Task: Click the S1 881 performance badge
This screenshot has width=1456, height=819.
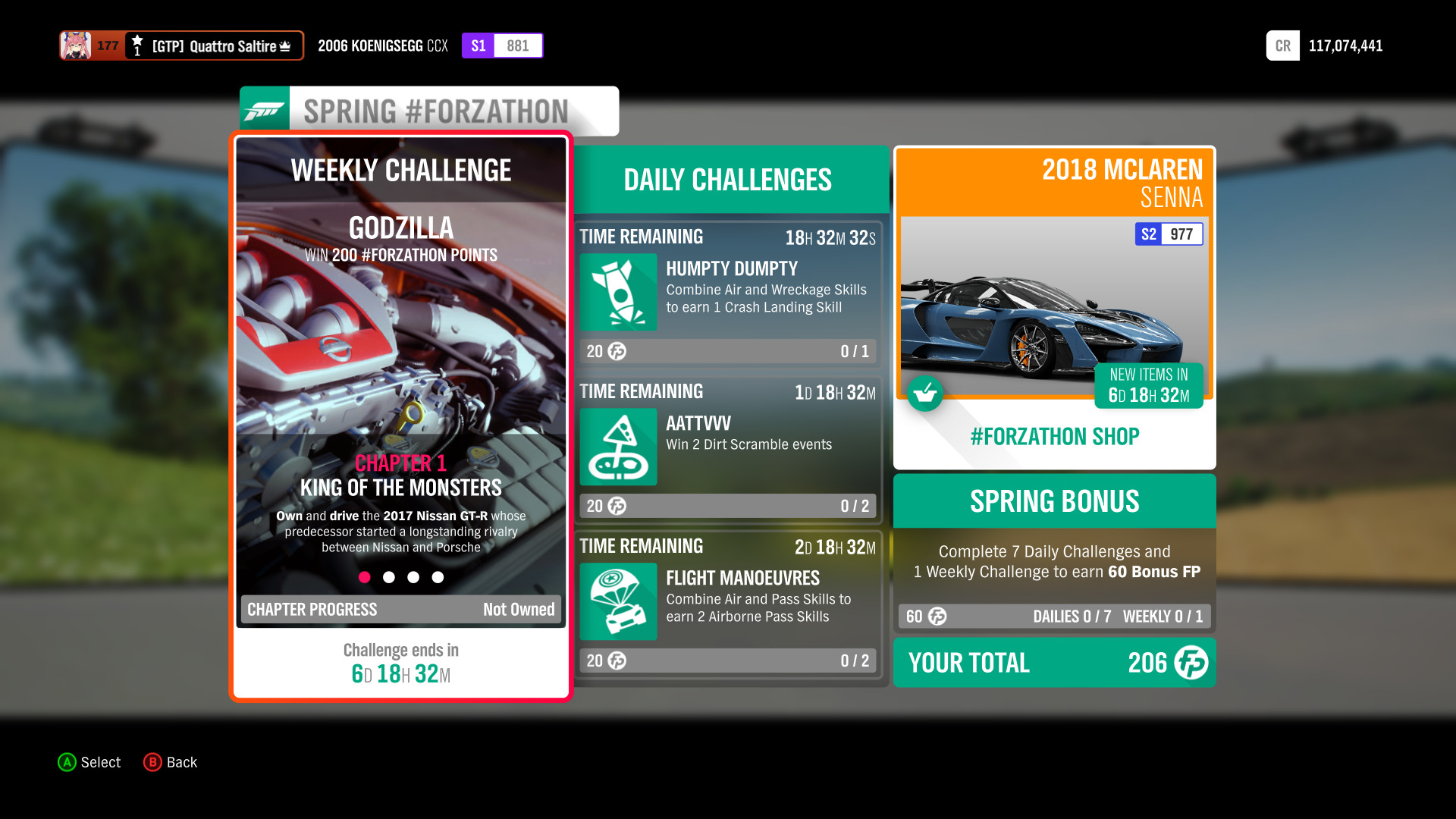Action: tap(502, 45)
